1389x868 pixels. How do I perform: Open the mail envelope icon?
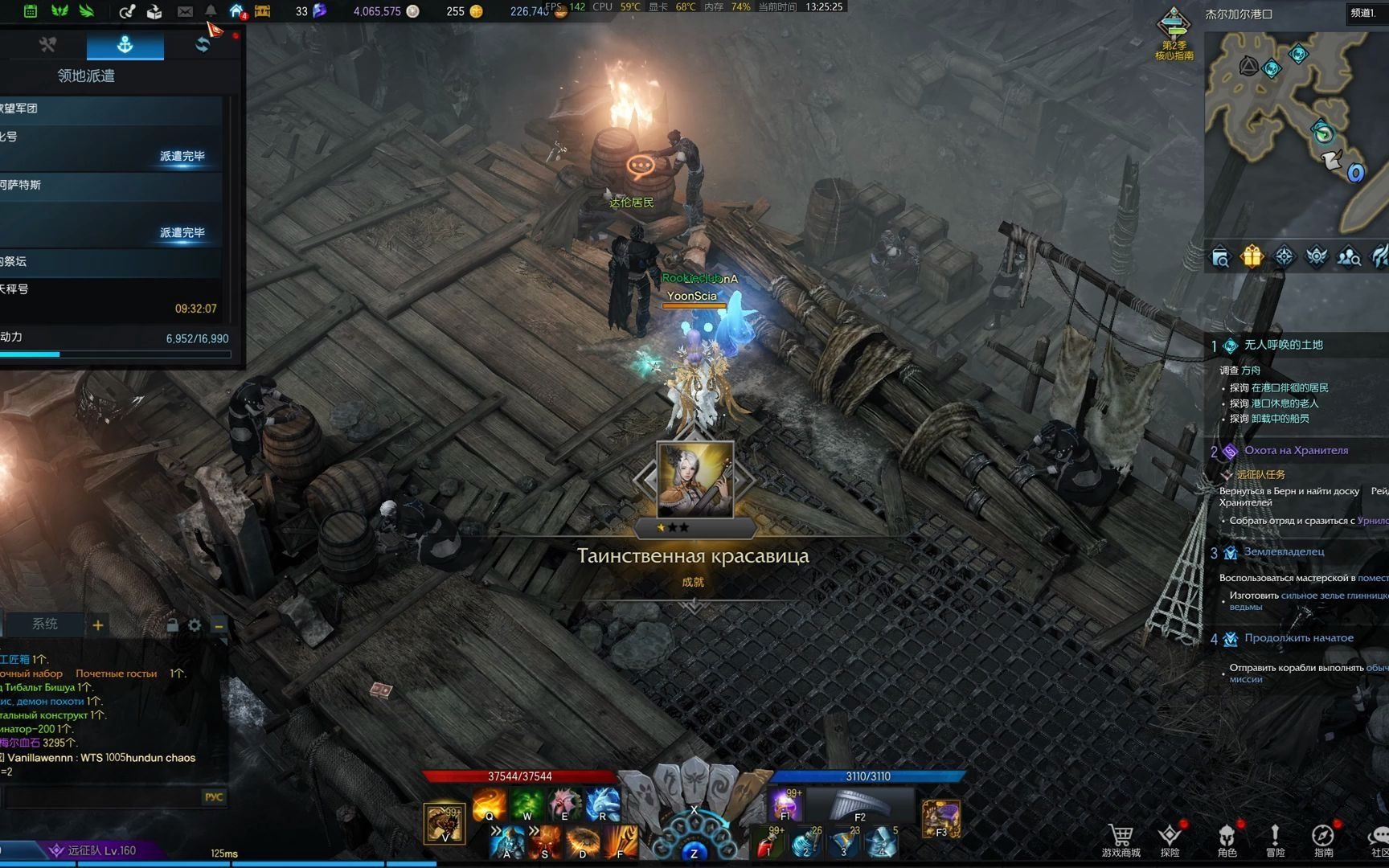point(185,11)
